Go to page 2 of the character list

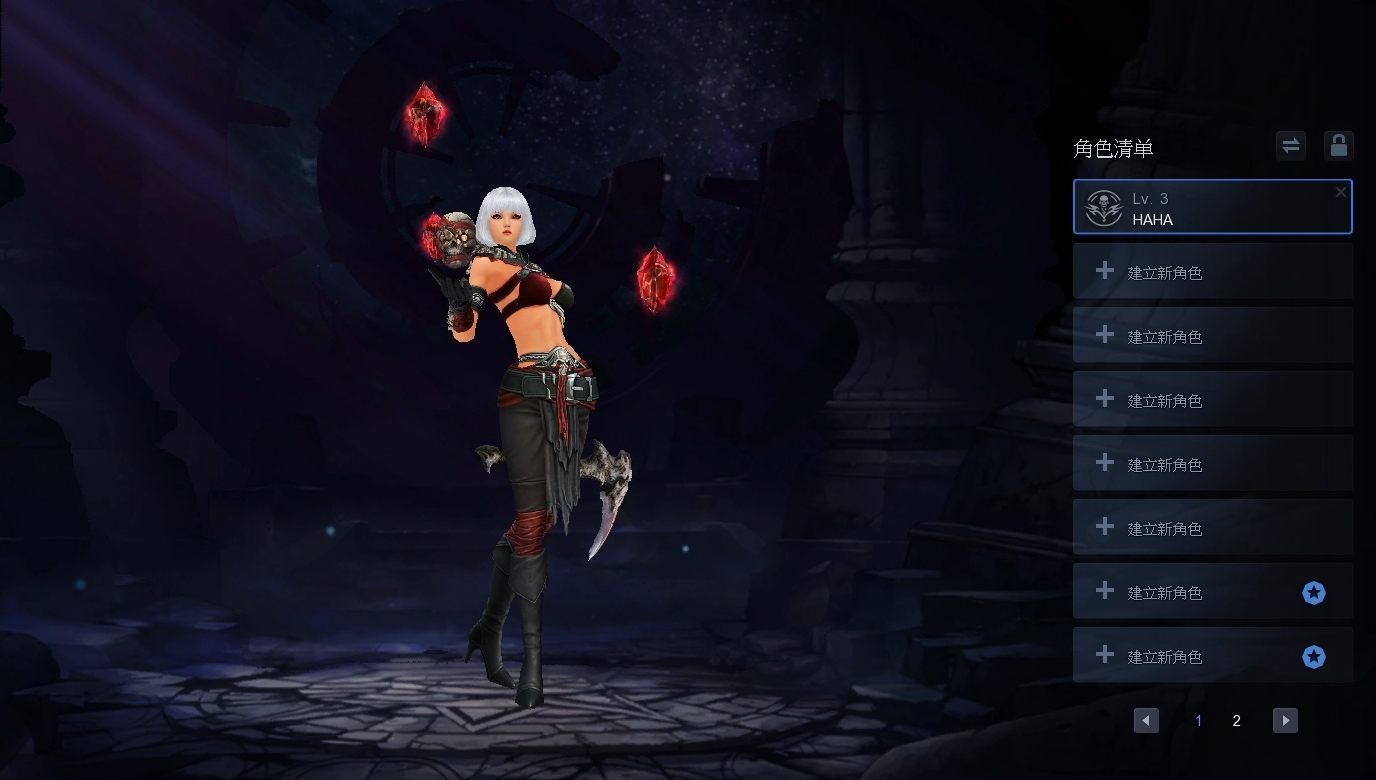point(1236,720)
